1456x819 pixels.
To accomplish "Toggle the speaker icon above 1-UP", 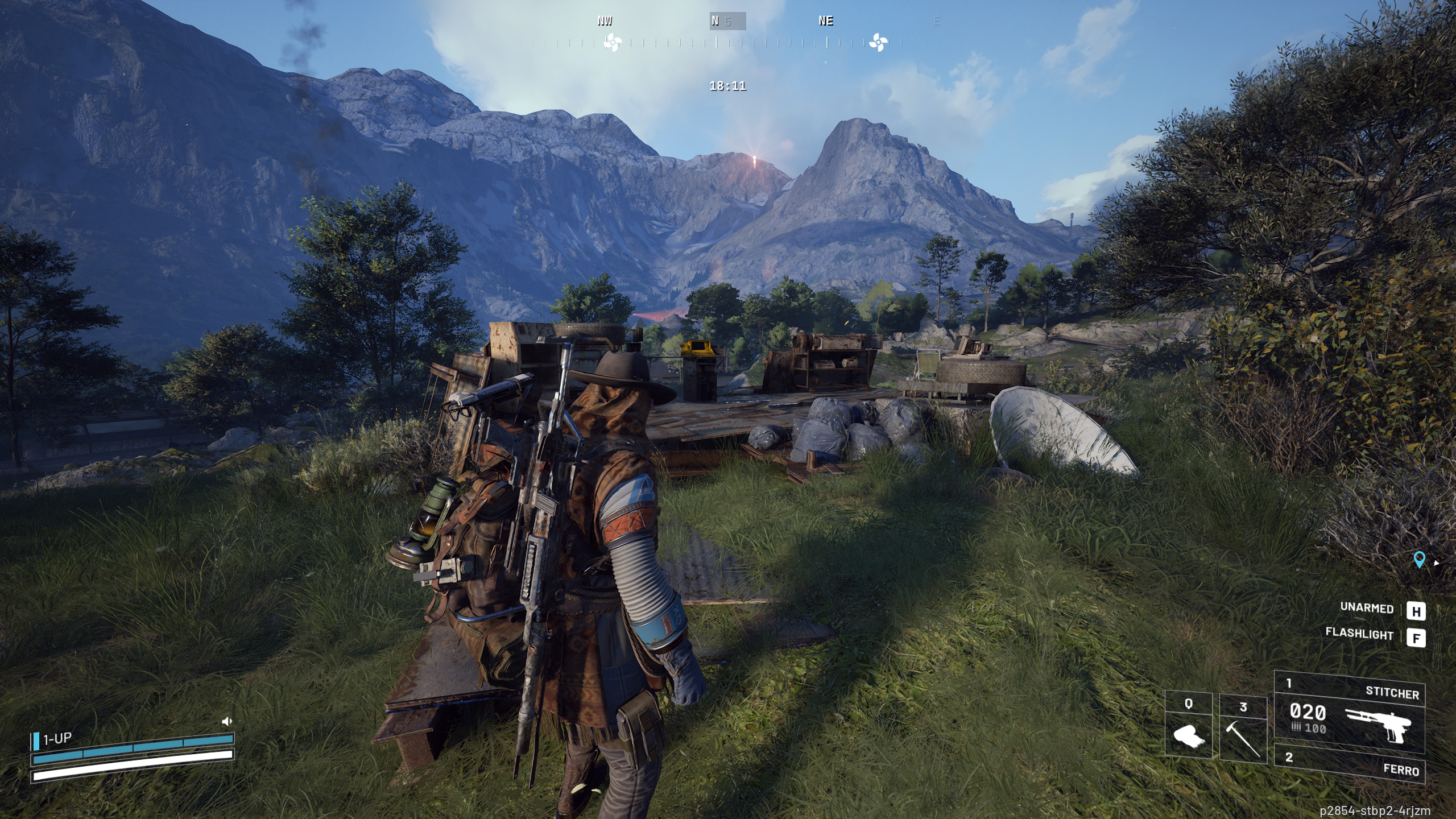I will (x=226, y=721).
